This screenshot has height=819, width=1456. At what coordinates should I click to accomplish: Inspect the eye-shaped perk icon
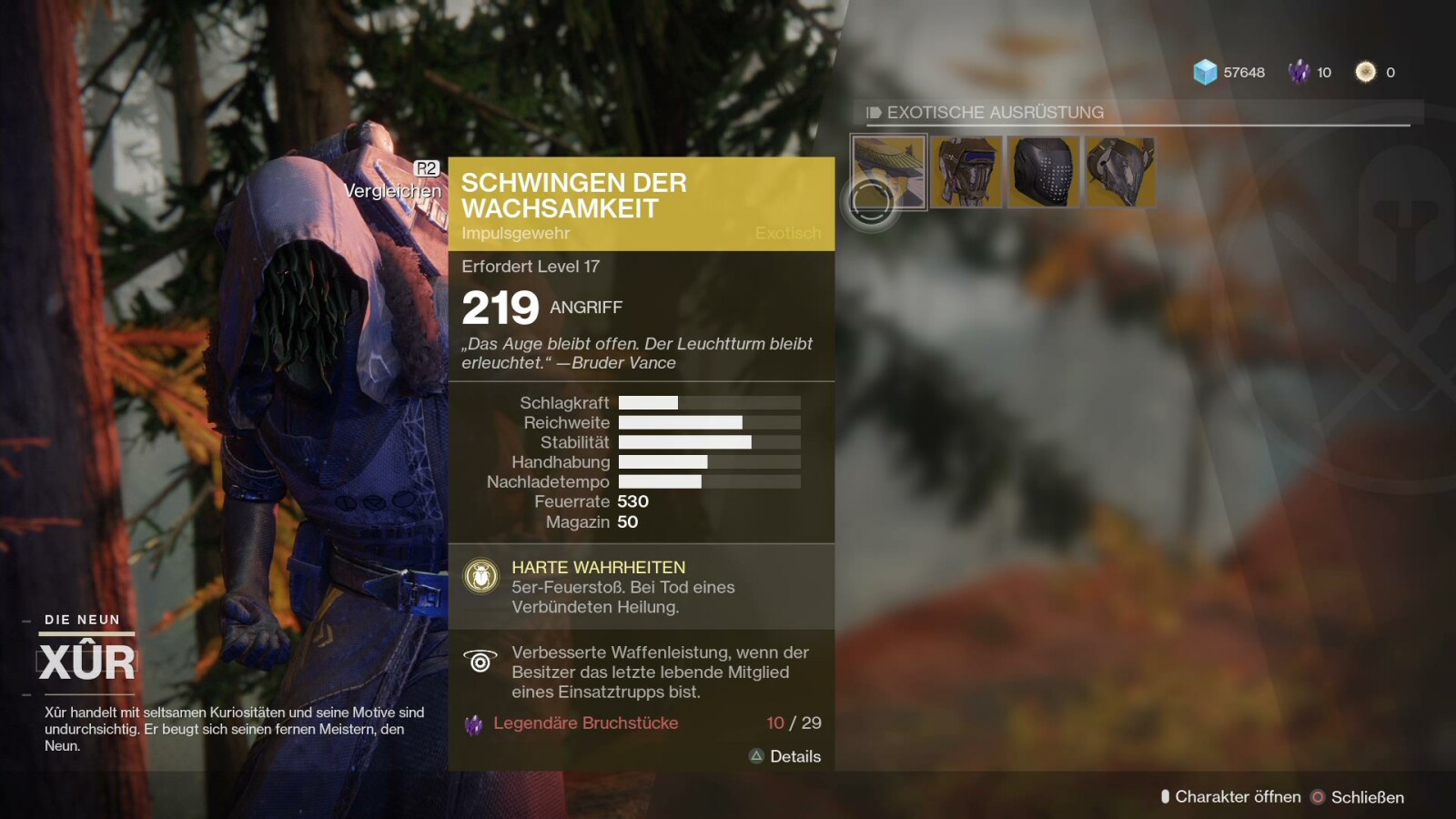coord(480,662)
